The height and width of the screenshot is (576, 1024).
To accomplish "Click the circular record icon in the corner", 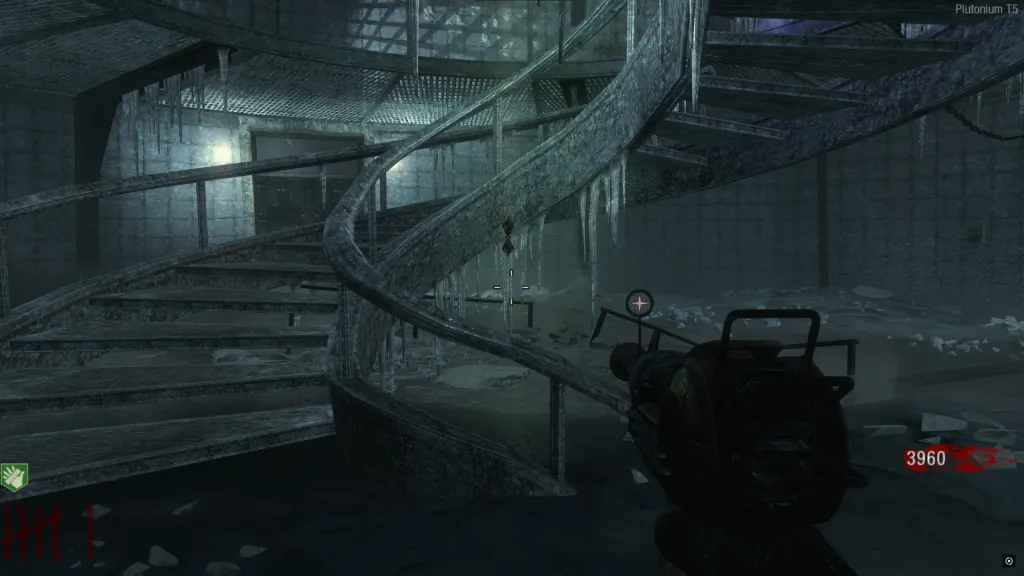I will click(1009, 561).
